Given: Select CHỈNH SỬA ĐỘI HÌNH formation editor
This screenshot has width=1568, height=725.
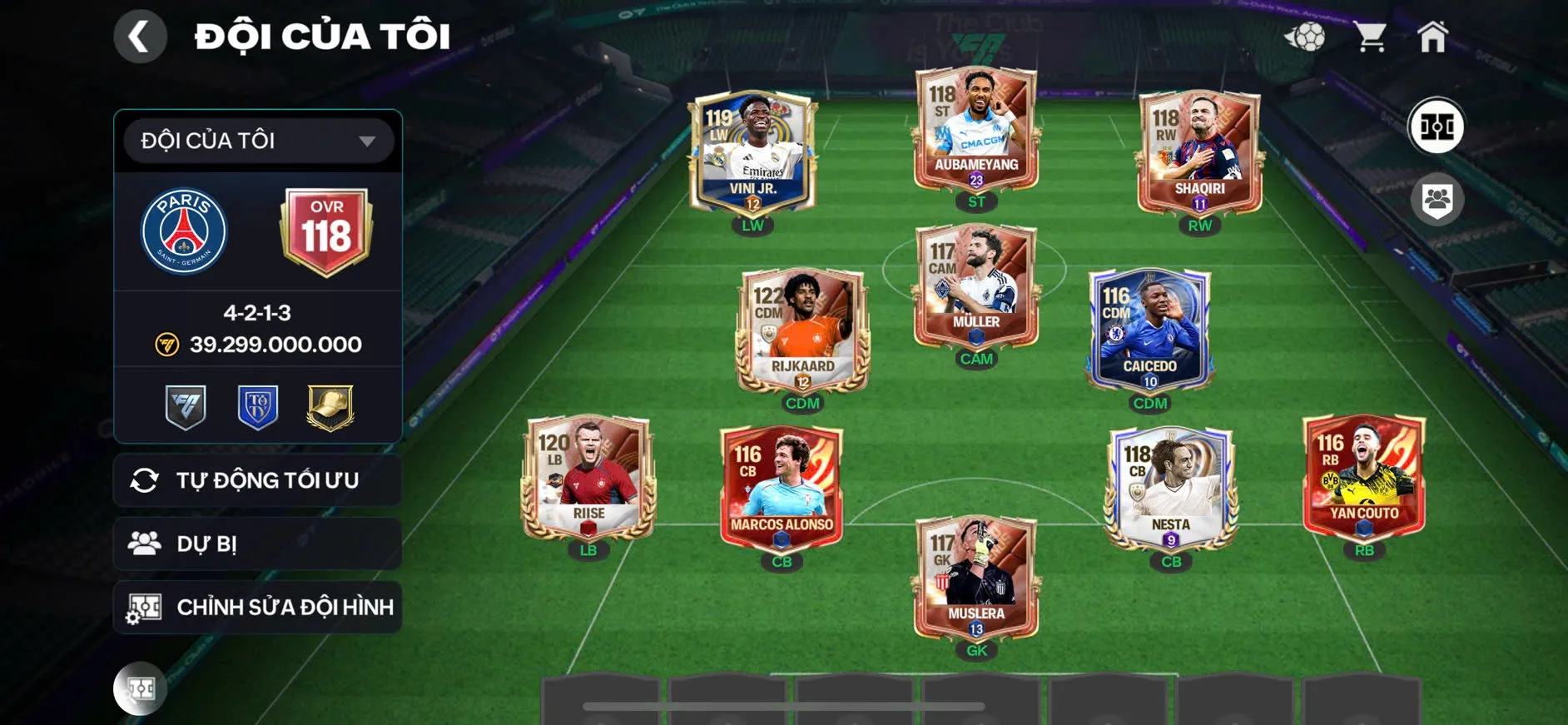Looking at the screenshot, I should [x=258, y=608].
